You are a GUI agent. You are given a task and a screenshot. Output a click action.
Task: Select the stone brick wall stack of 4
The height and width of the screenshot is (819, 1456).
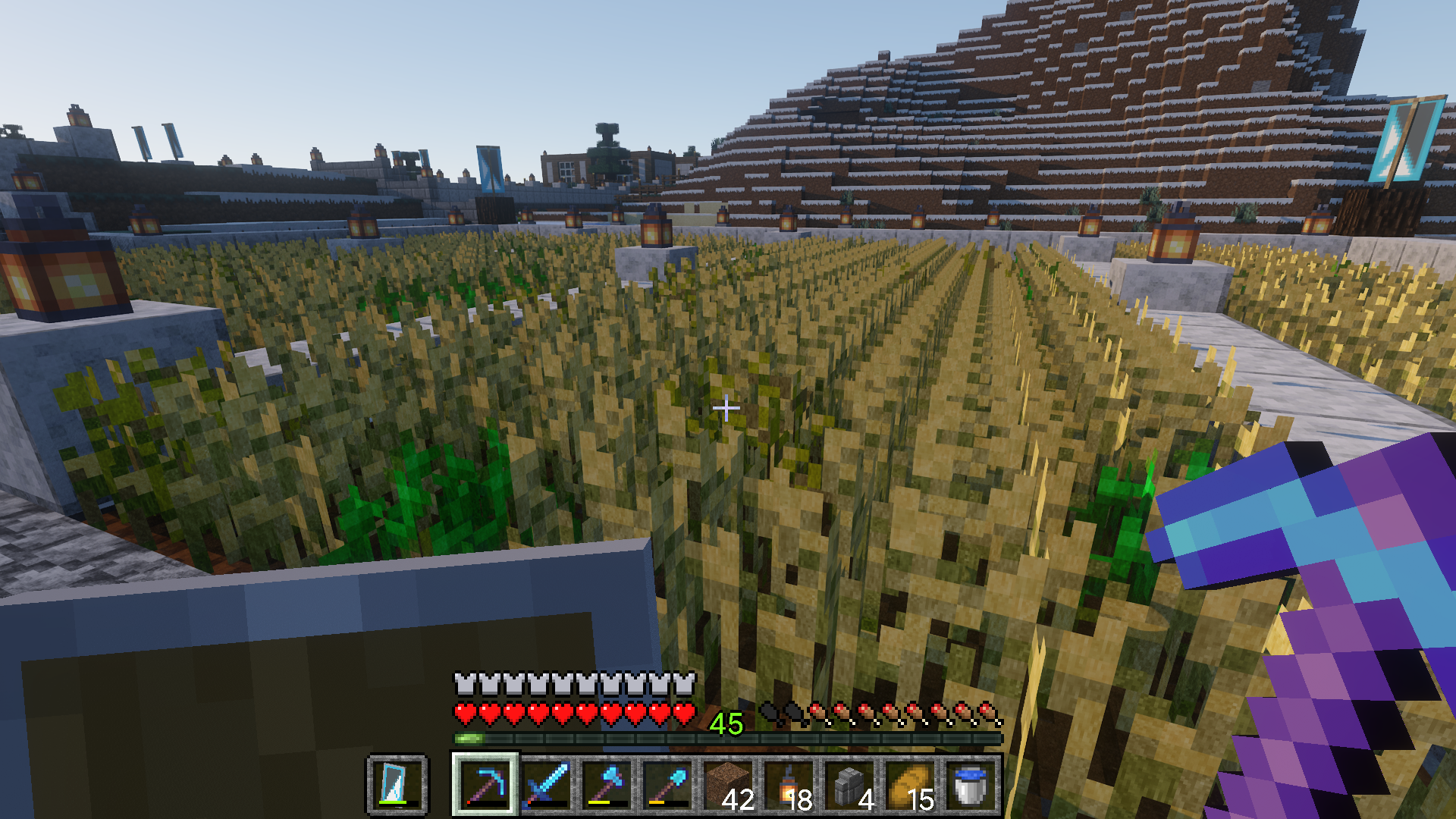849,784
